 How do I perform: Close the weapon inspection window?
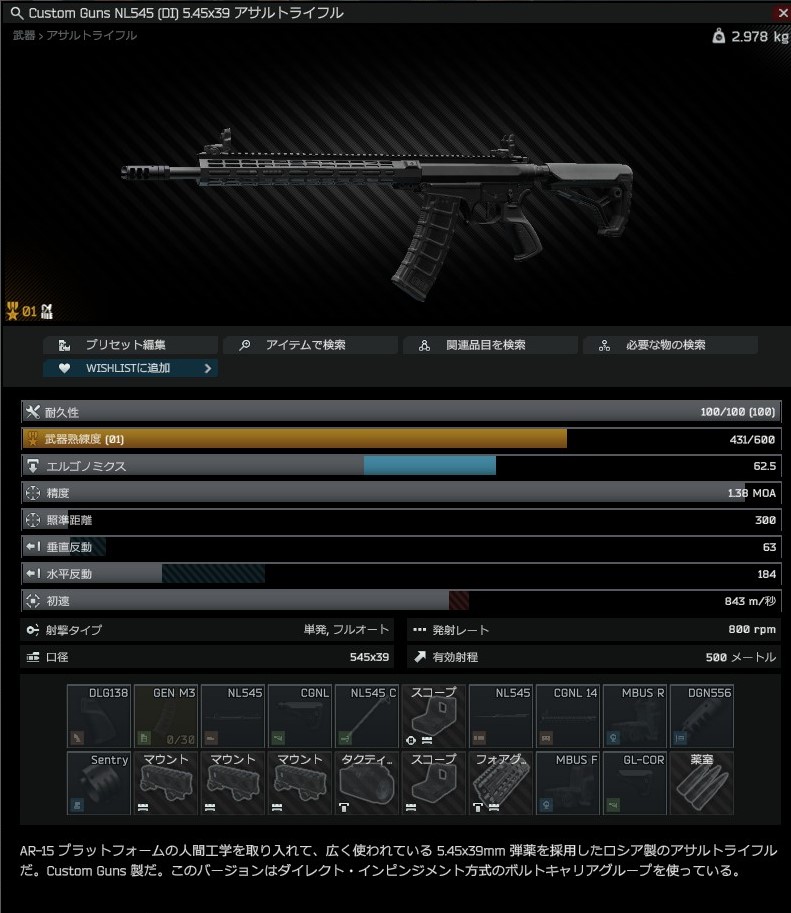tap(781, 12)
